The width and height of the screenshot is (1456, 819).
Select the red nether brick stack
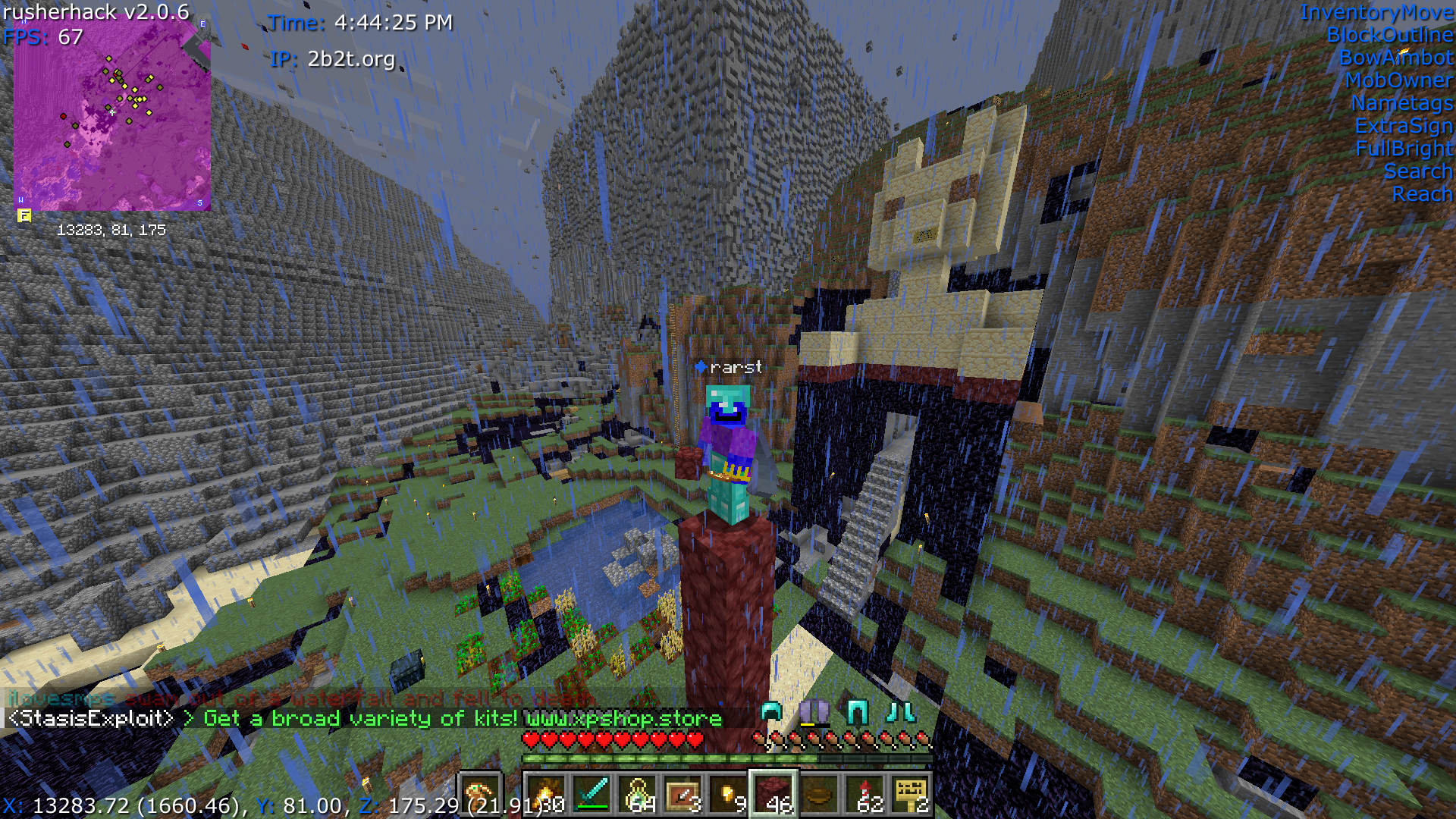tap(774, 795)
